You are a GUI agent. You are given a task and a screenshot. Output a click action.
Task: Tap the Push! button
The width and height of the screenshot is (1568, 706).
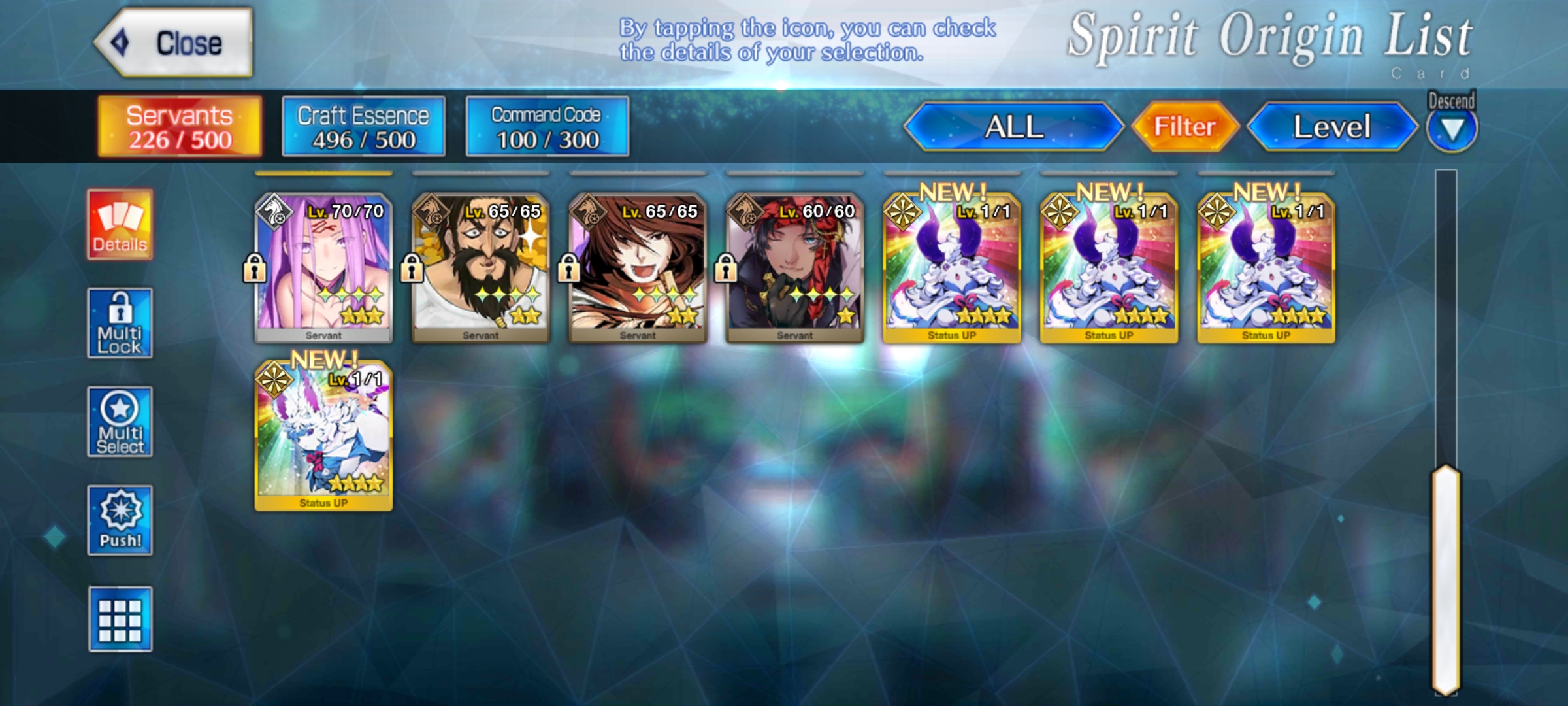(x=120, y=520)
